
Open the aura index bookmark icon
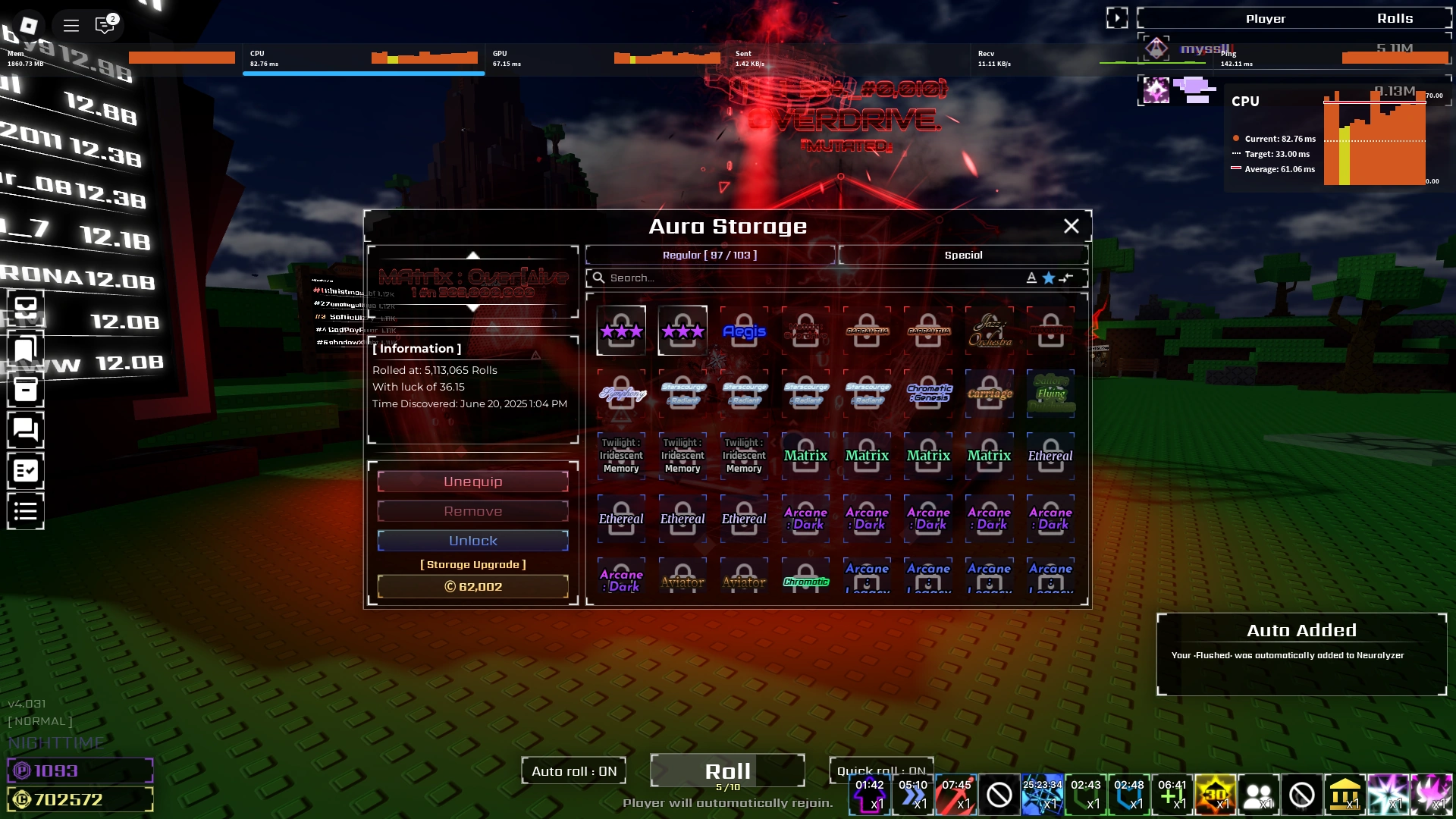click(x=25, y=349)
